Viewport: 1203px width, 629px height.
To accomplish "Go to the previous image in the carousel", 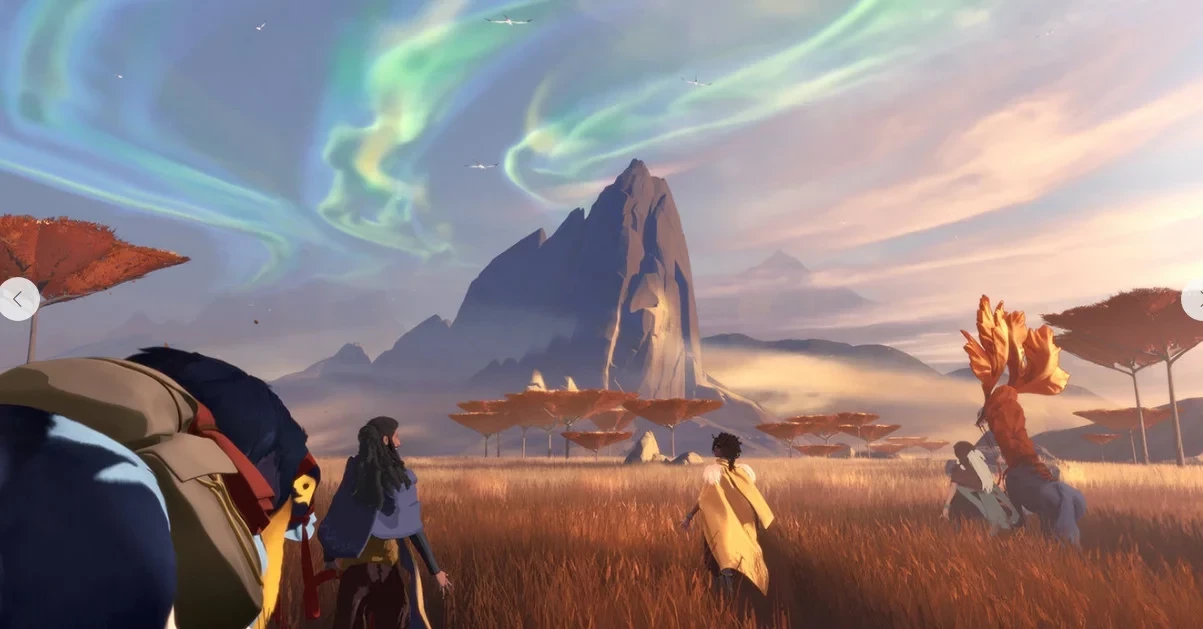I will pos(18,299).
